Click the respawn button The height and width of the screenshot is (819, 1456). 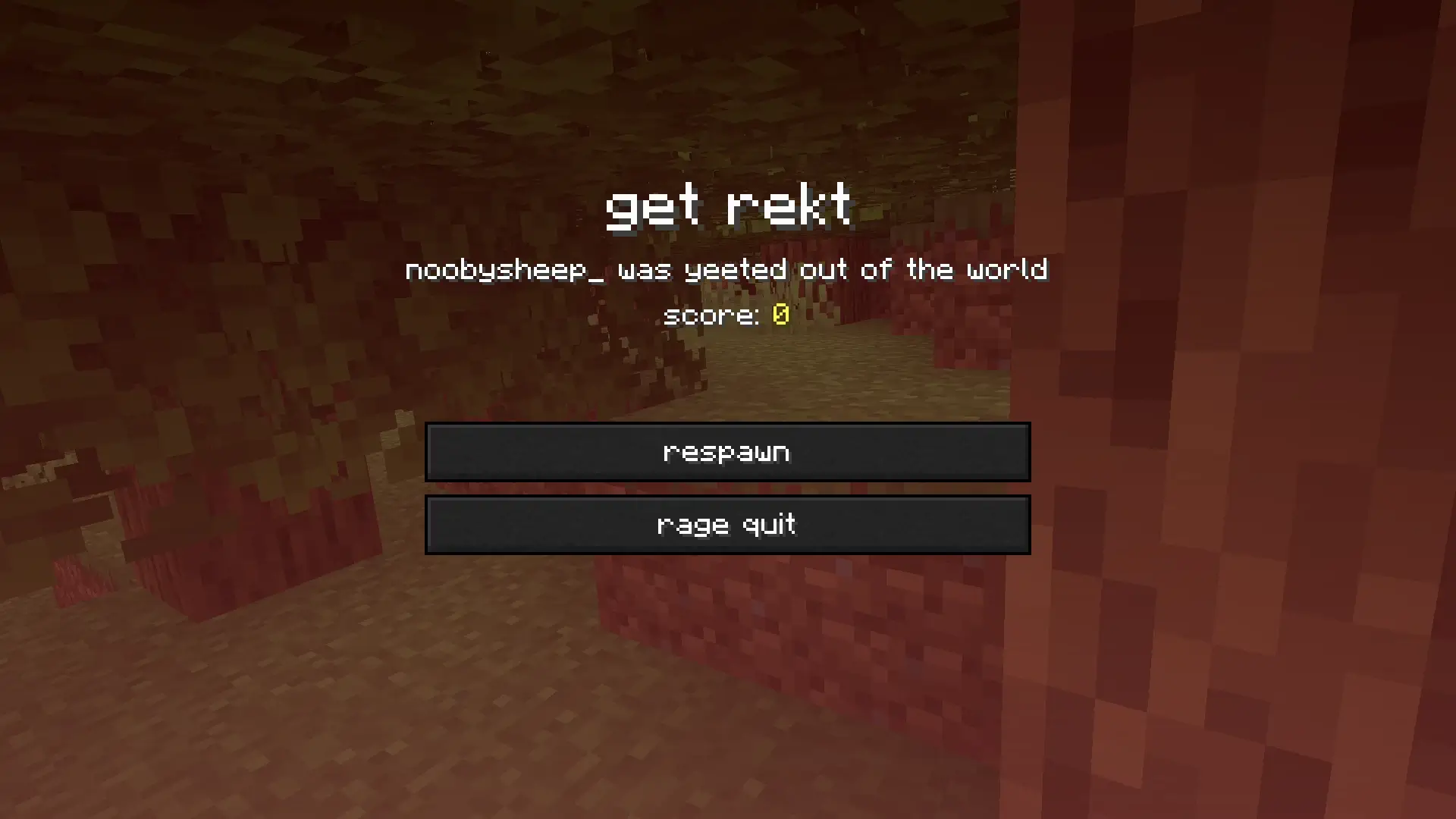pyautogui.click(x=727, y=452)
